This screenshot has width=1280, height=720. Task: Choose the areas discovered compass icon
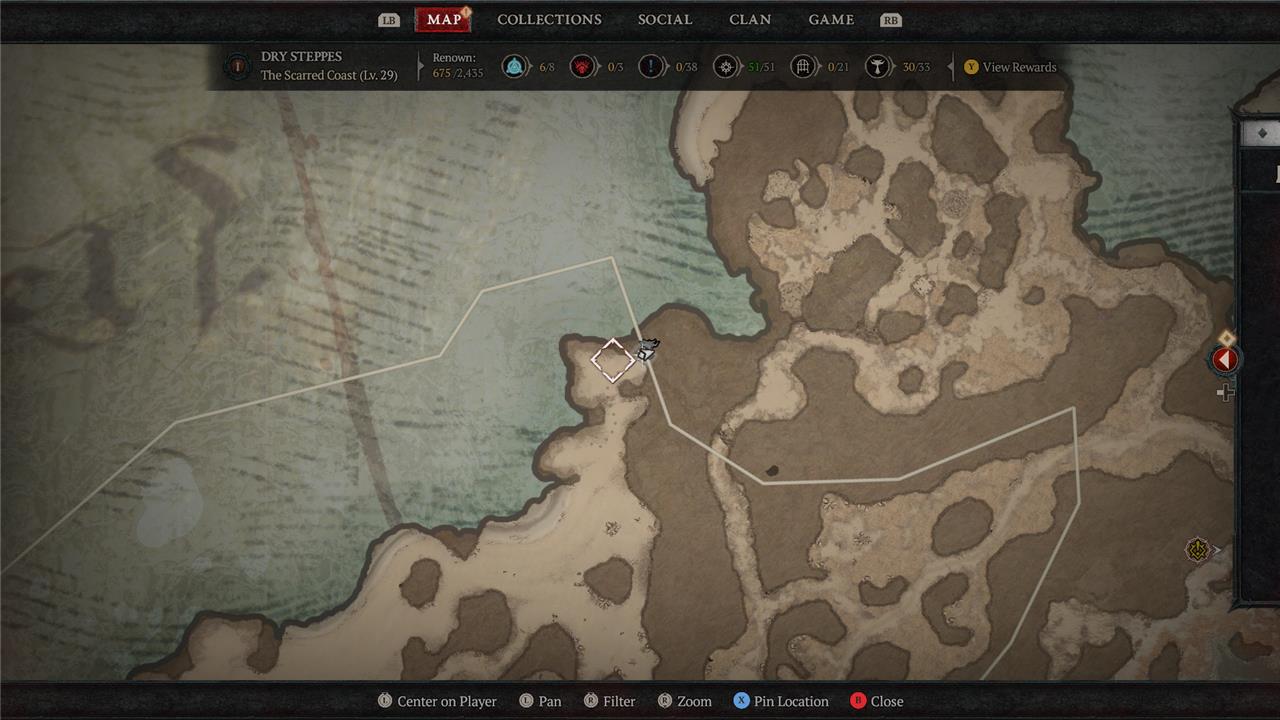(726, 67)
